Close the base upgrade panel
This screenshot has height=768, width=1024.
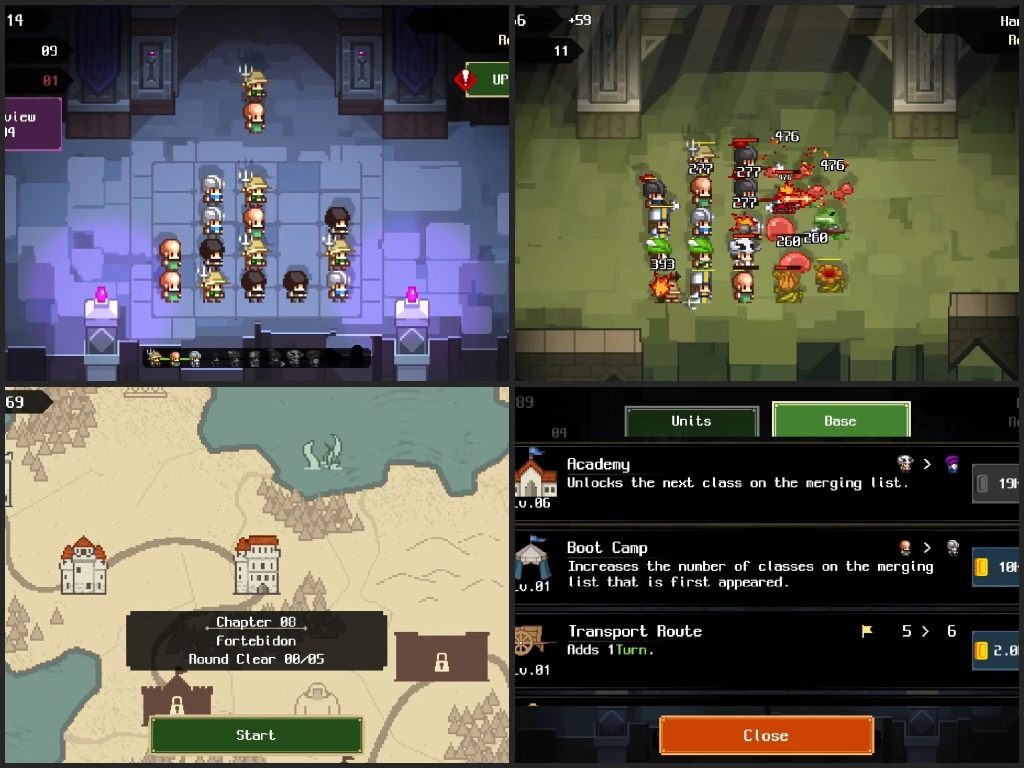766,735
